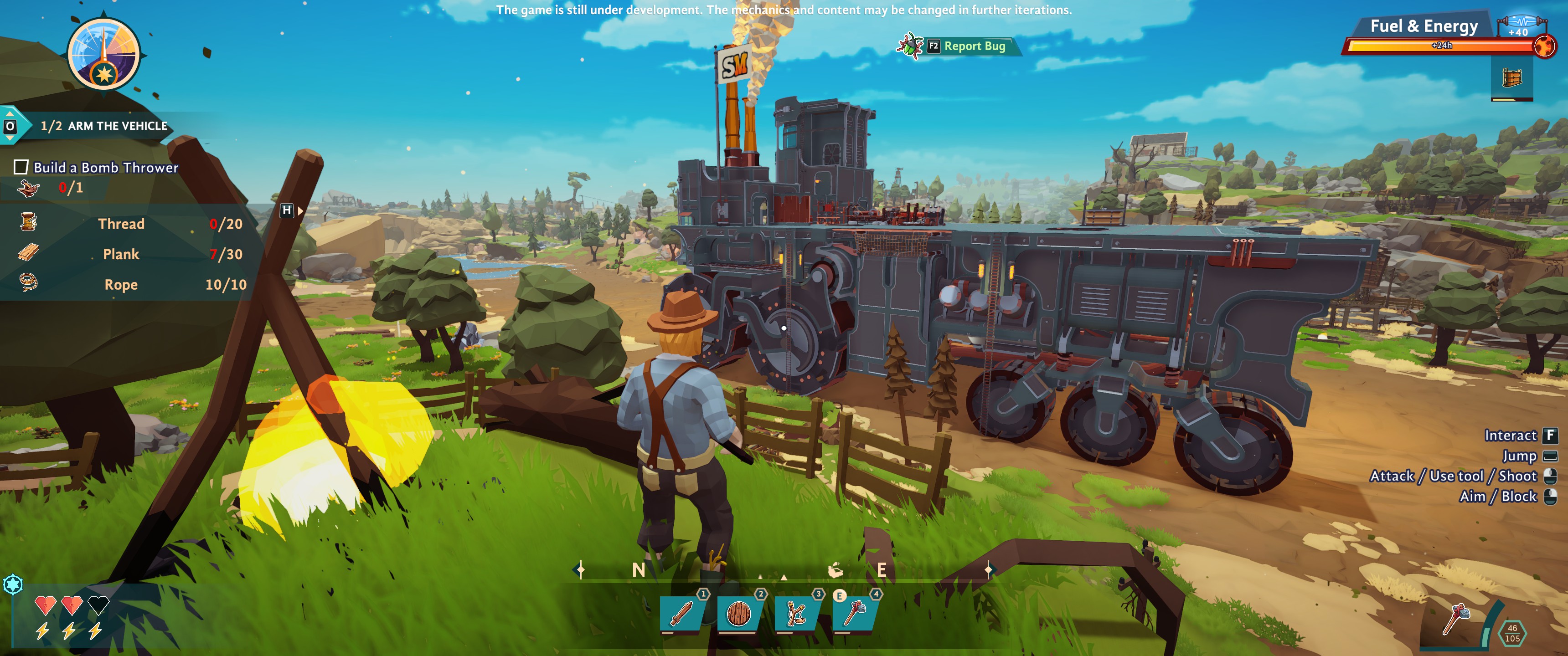Select the round wooden shield slot
Viewport: 1568px width, 656px height.
(739, 613)
